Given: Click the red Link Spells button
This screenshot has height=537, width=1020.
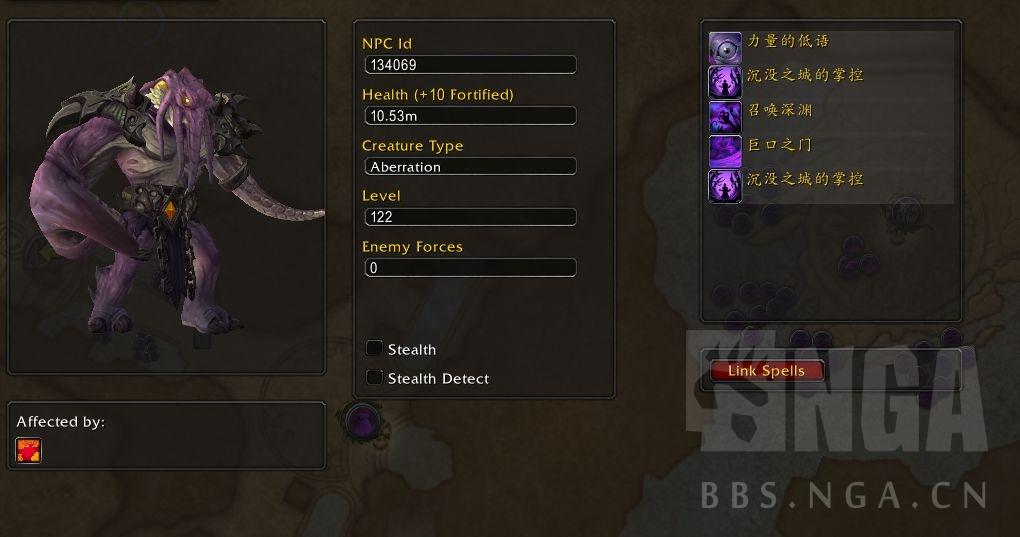Looking at the screenshot, I should click(767, 371).
